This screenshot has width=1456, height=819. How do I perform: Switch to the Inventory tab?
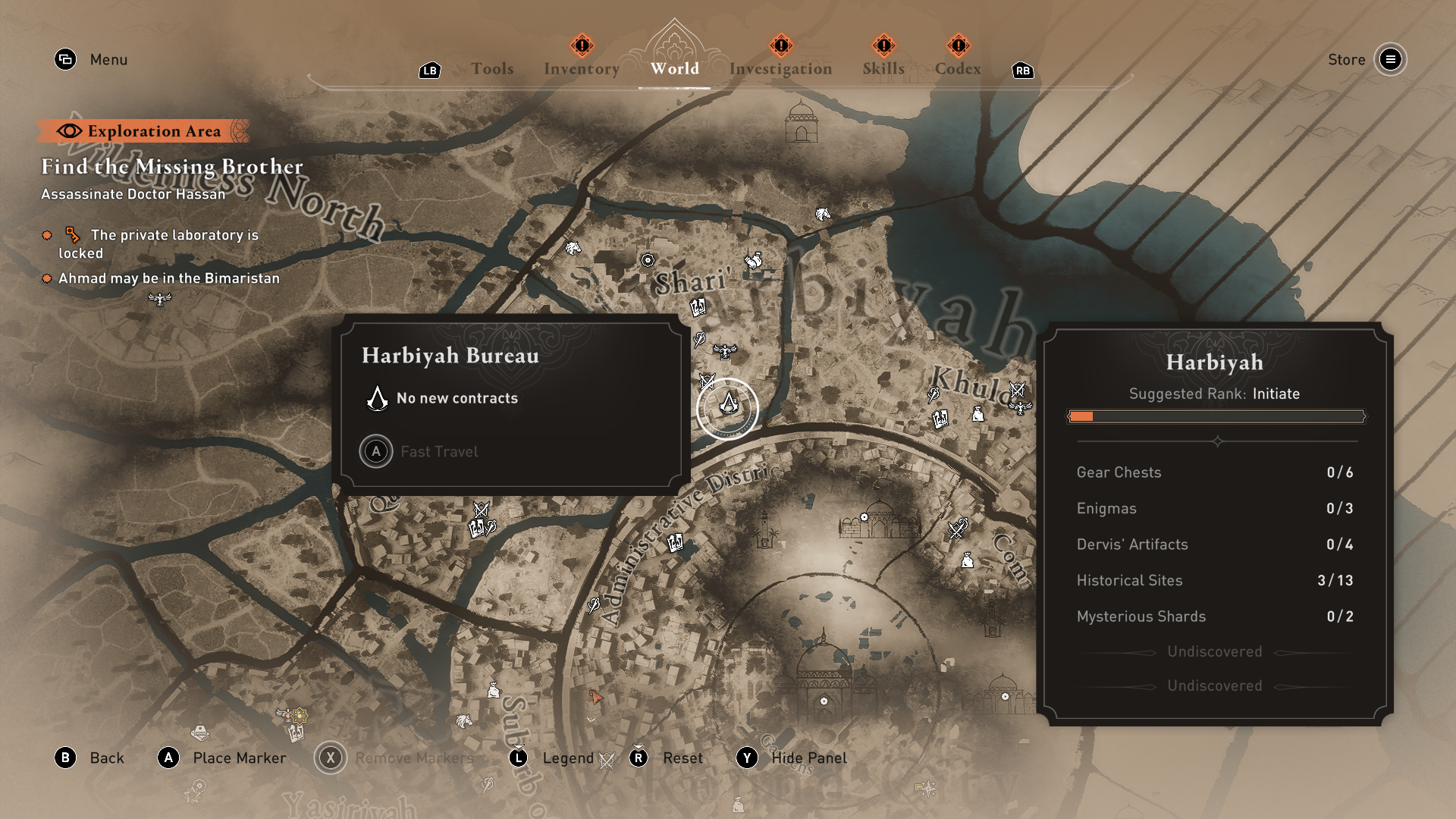[x=581, y=68]
